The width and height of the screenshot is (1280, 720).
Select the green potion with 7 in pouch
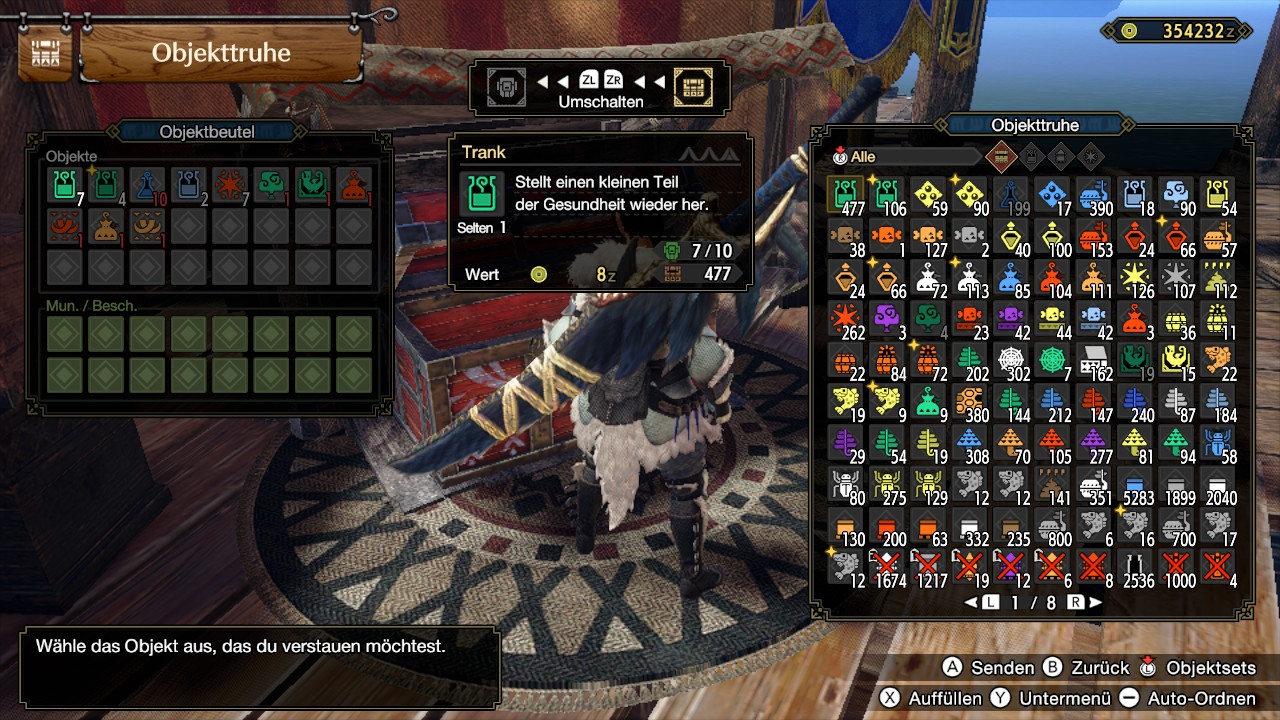(64, 185)
